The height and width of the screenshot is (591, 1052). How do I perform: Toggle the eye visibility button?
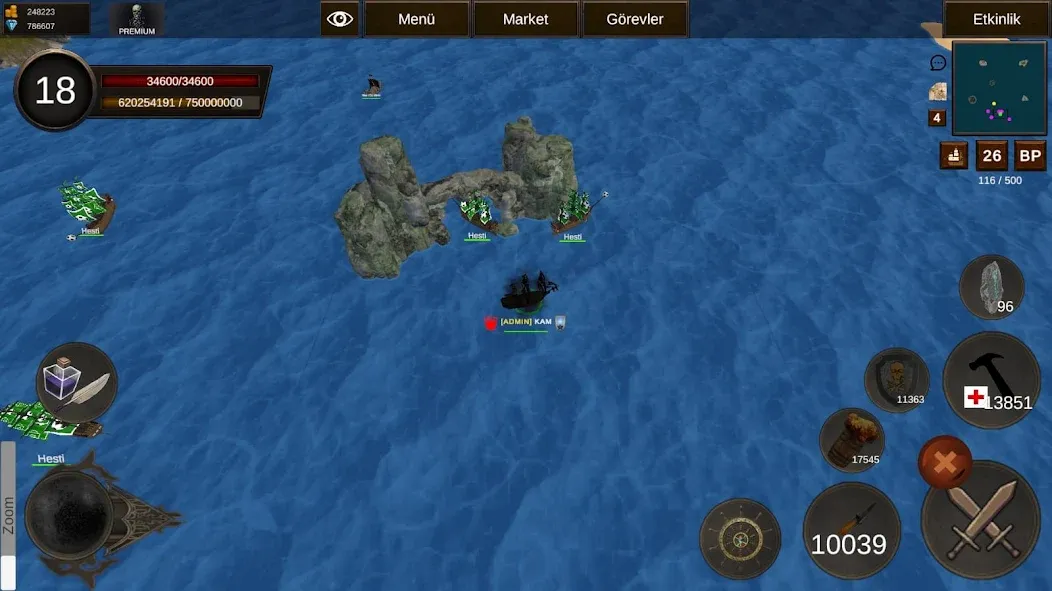pyautogui.click(x=340, y=19)
